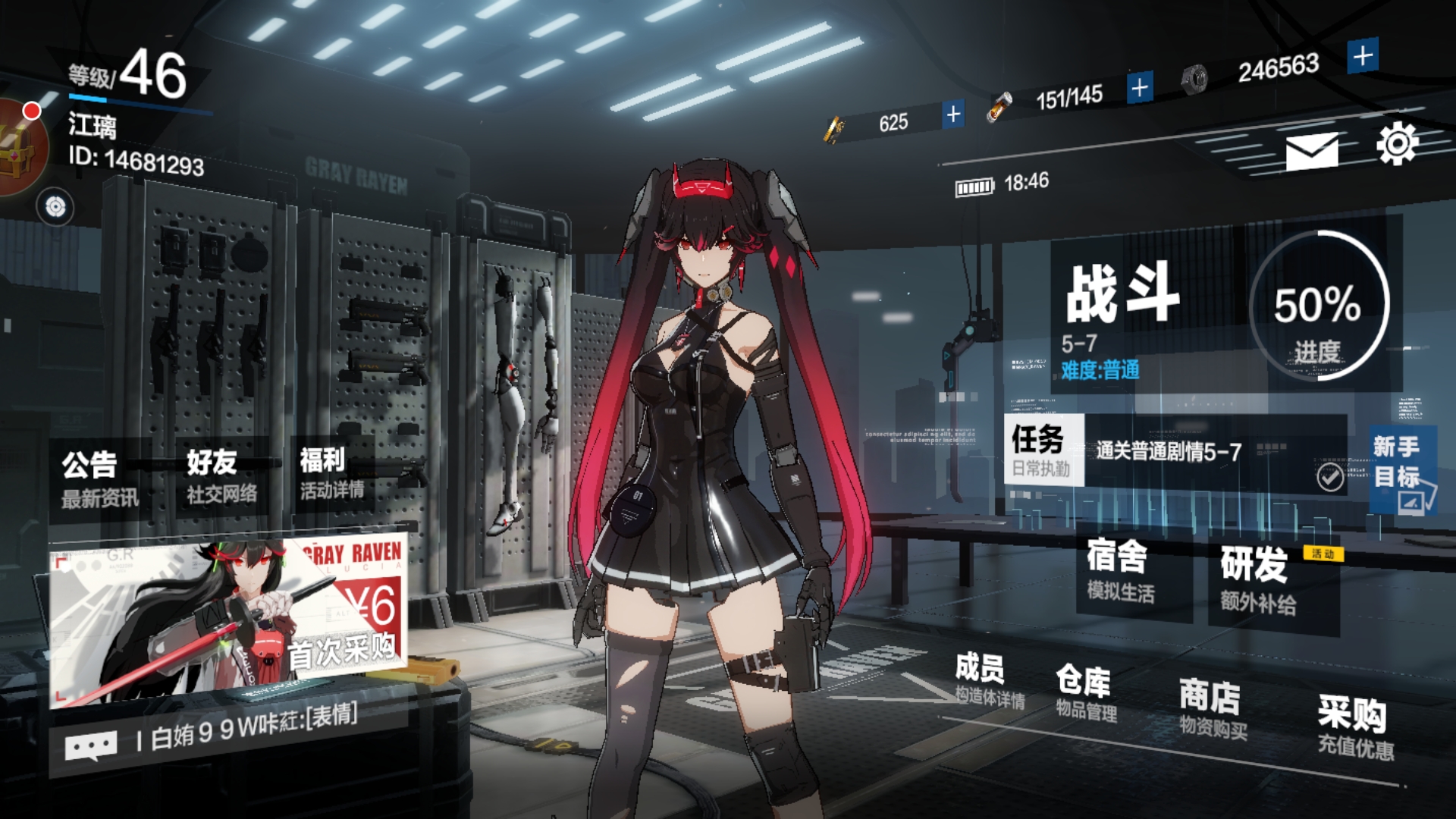The height and width of the screenshot is (819, 1456).
Task: Open the gear settings icon
Action: (1397, 143)
